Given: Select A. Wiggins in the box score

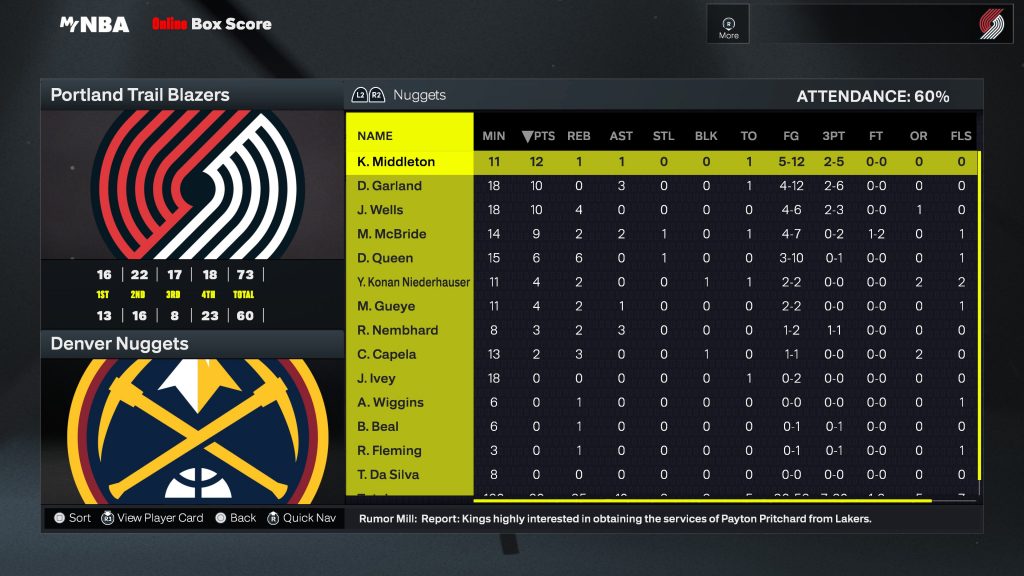Looking at the screenshot, I should click(x=390, y=402).
